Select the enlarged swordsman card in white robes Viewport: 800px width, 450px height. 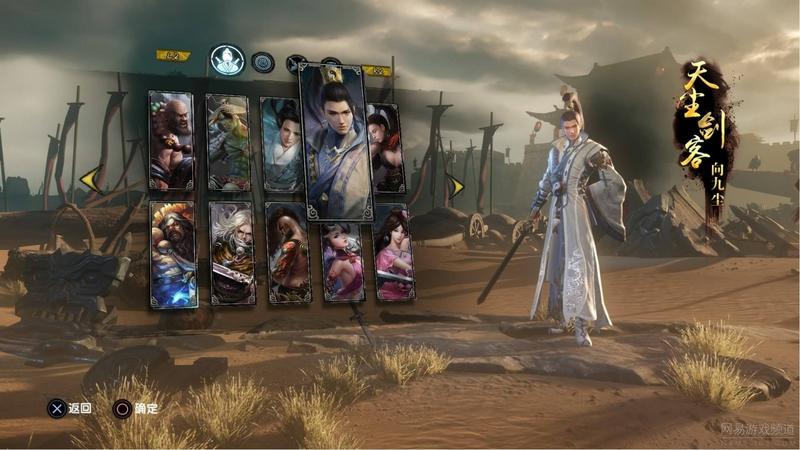[335, 140]
